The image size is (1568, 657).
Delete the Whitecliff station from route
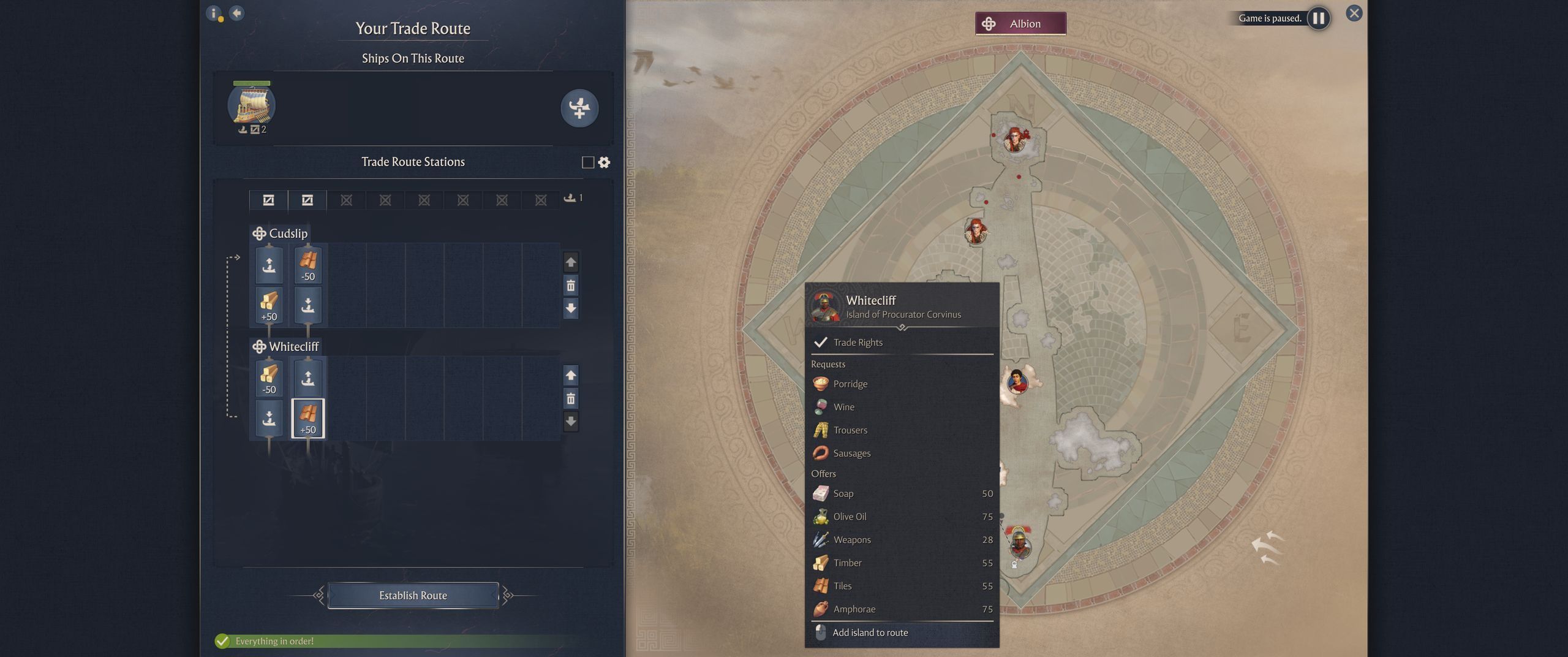[x=570, y=399]
